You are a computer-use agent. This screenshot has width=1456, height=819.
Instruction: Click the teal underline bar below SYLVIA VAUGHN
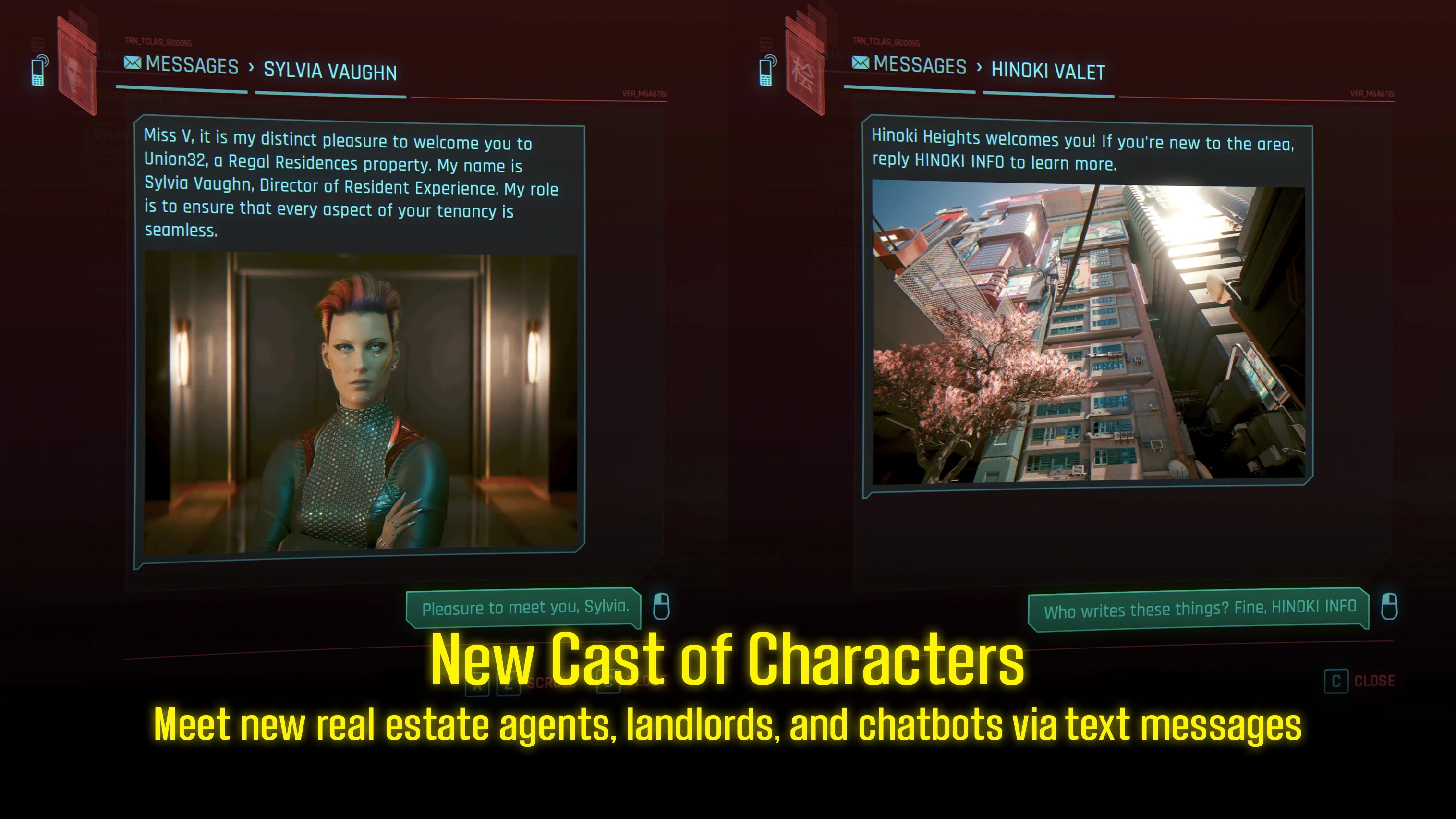coord(331,94)
